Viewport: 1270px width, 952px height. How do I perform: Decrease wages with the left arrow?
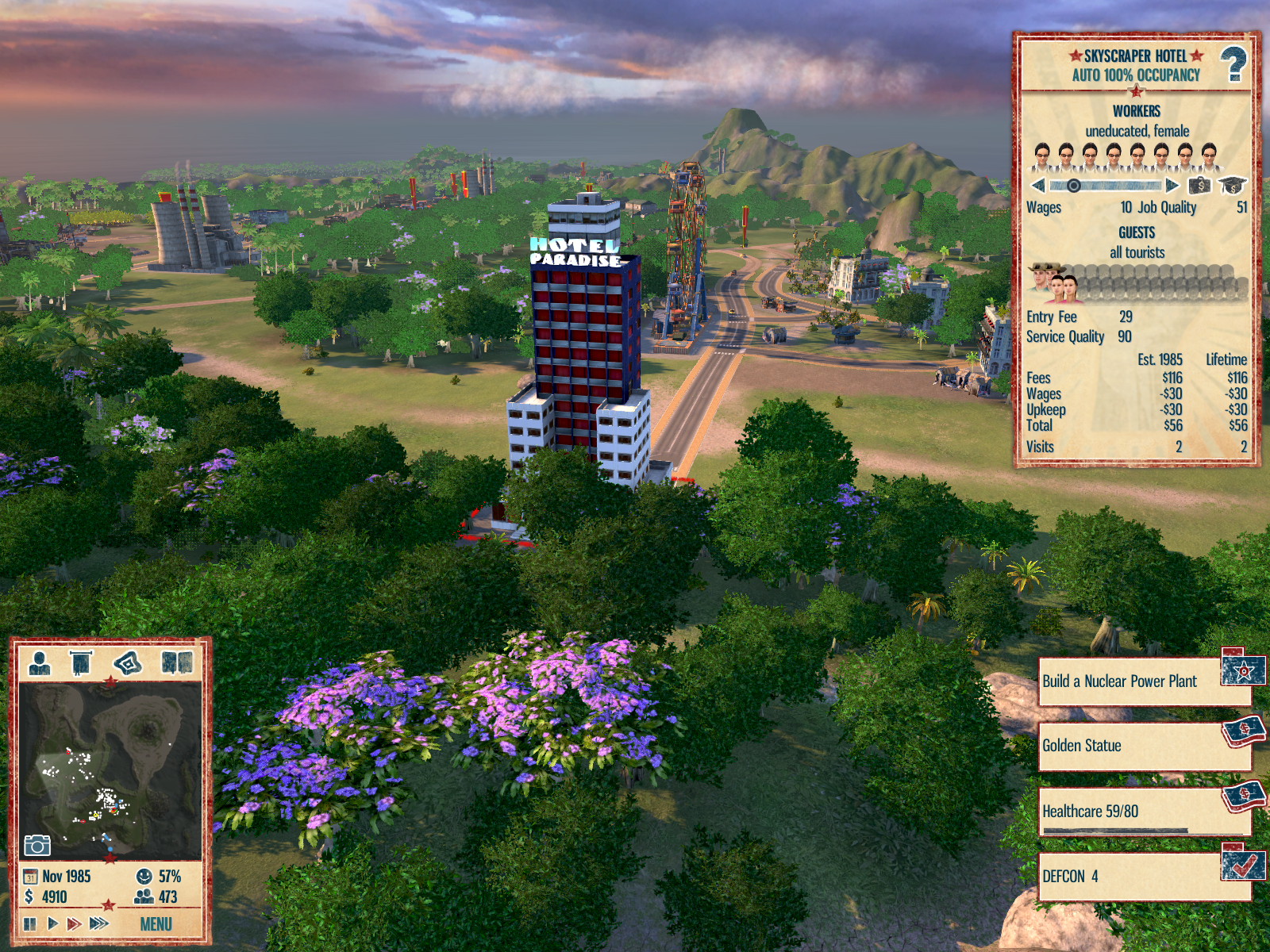[1038, 186]
